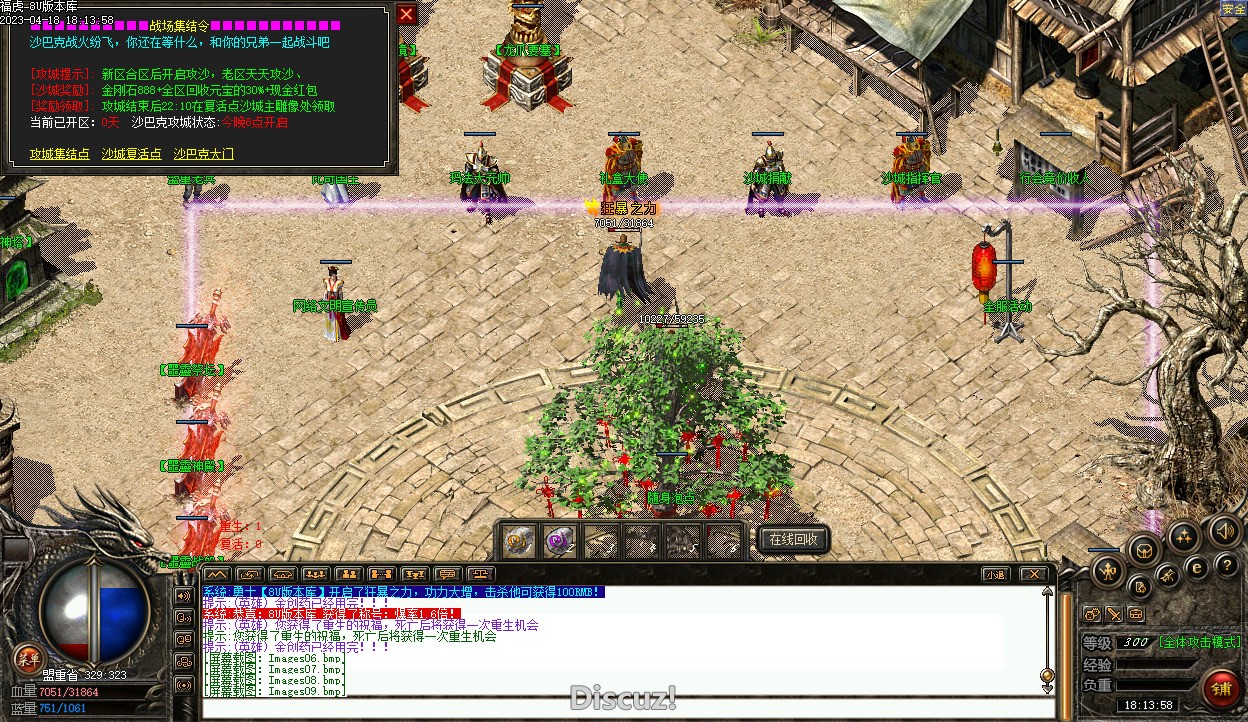Screen dimensions: 1248x722
Task: Teleport via the 沙城复活点 link
Action: [x=131, y=154]
